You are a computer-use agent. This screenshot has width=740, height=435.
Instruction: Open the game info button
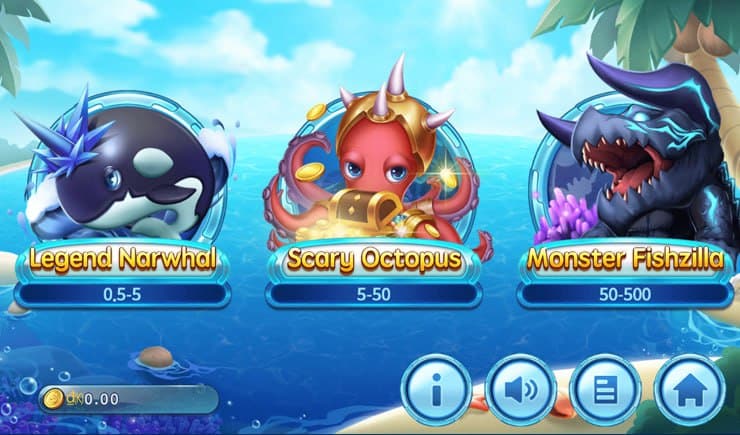pyautogui.click(x=436, y=389)
